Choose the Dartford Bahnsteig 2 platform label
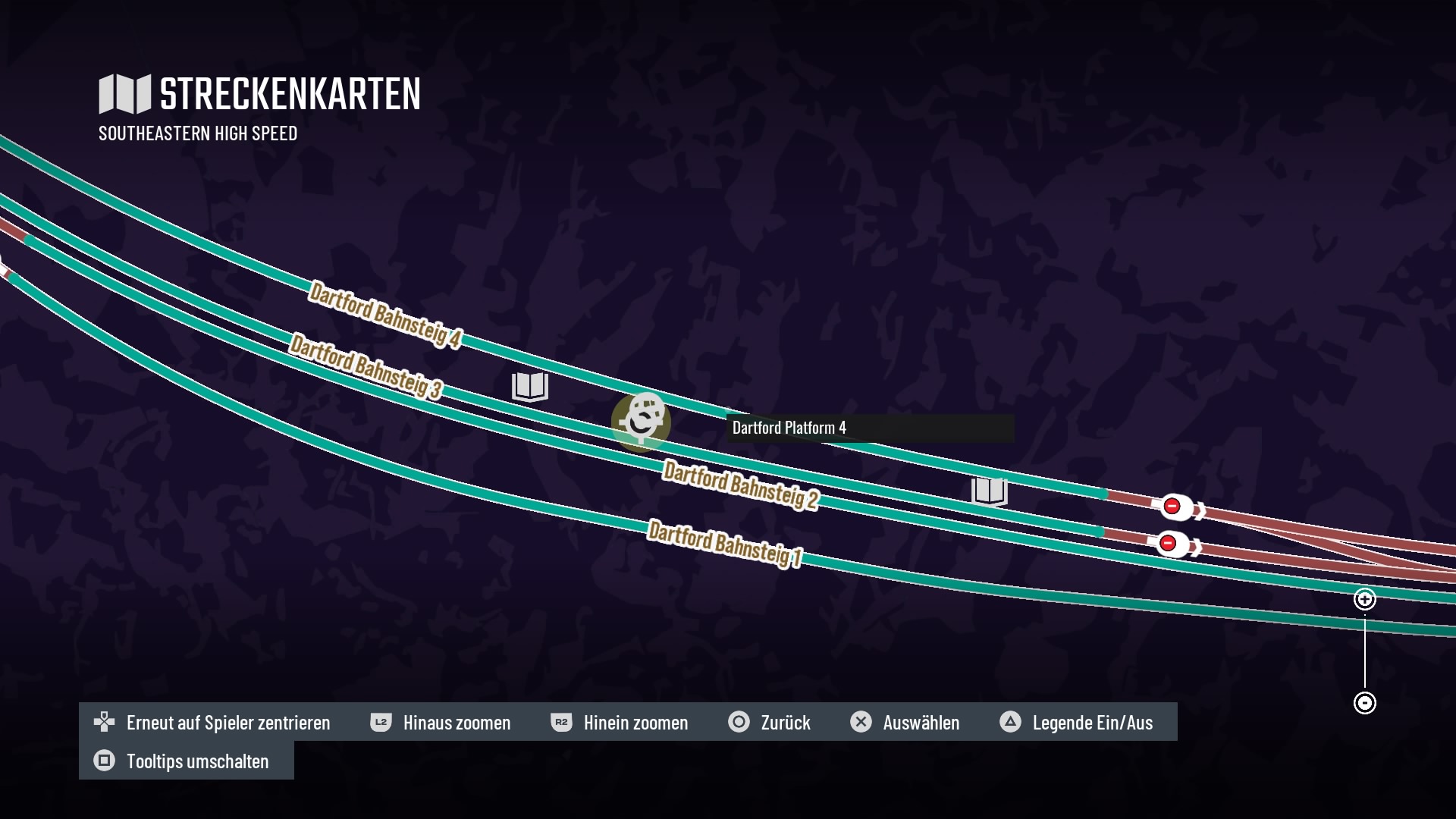Image resolution: width=1456 pixels, height=819 pixels. tap(740, 485)
